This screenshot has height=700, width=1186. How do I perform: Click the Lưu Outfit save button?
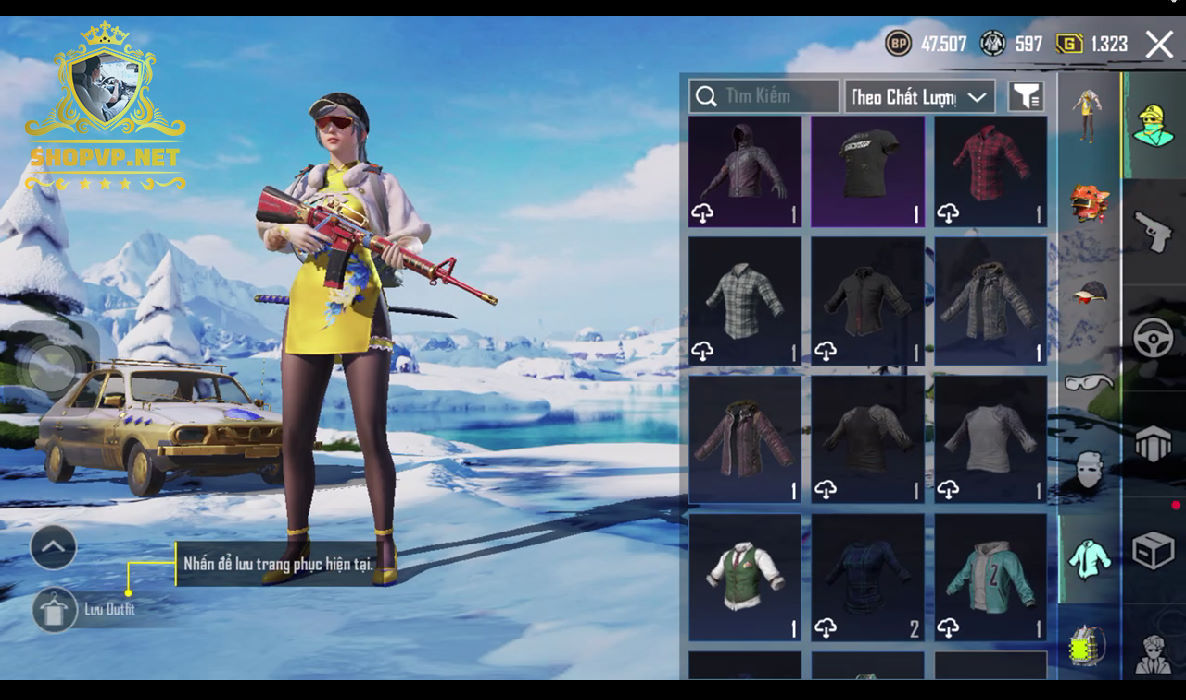pos(54,609)
